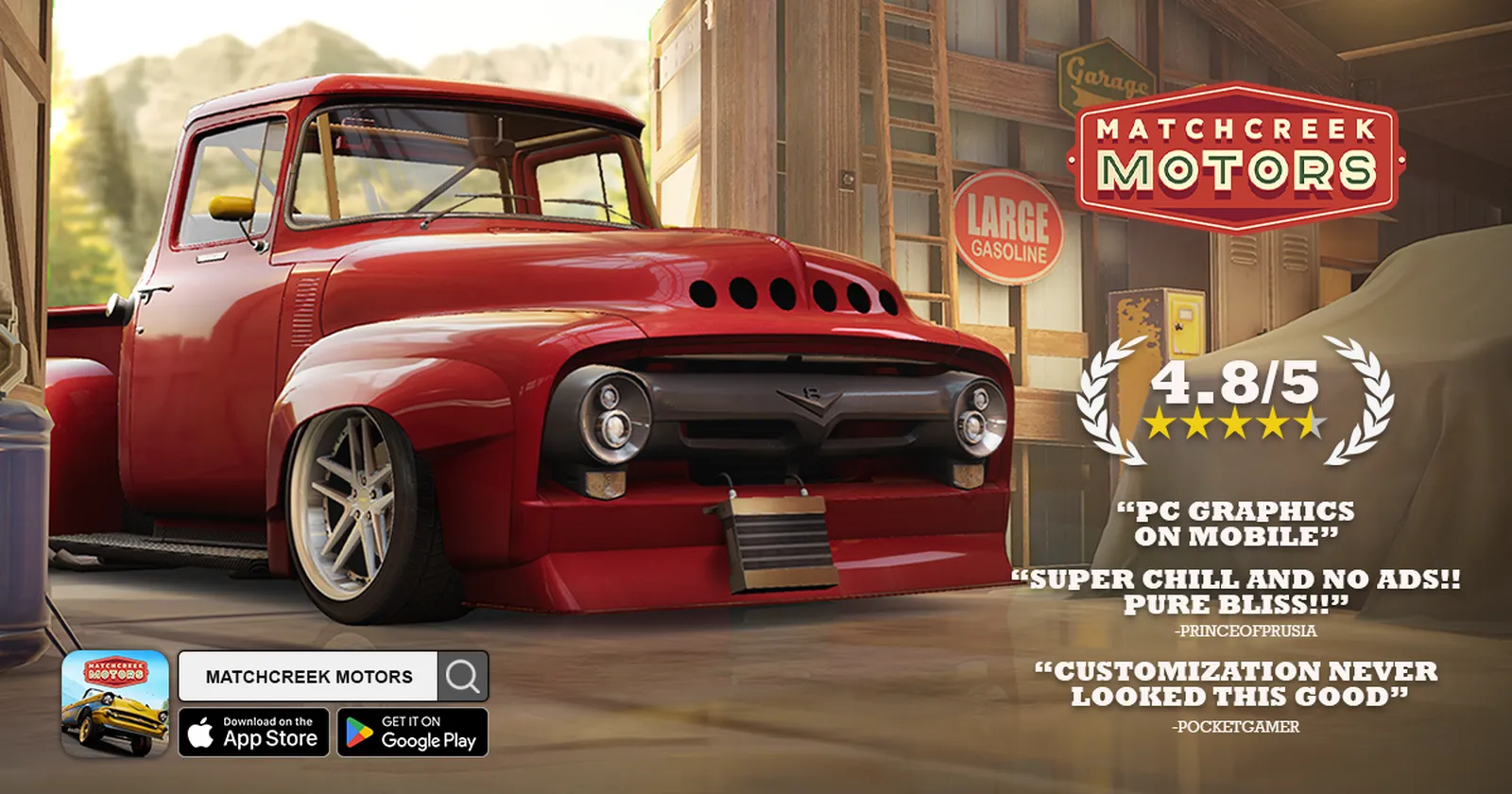The width and height of the screenshot is (1512, 794).
Task: Open the App Store download badge
Action: 253,733
